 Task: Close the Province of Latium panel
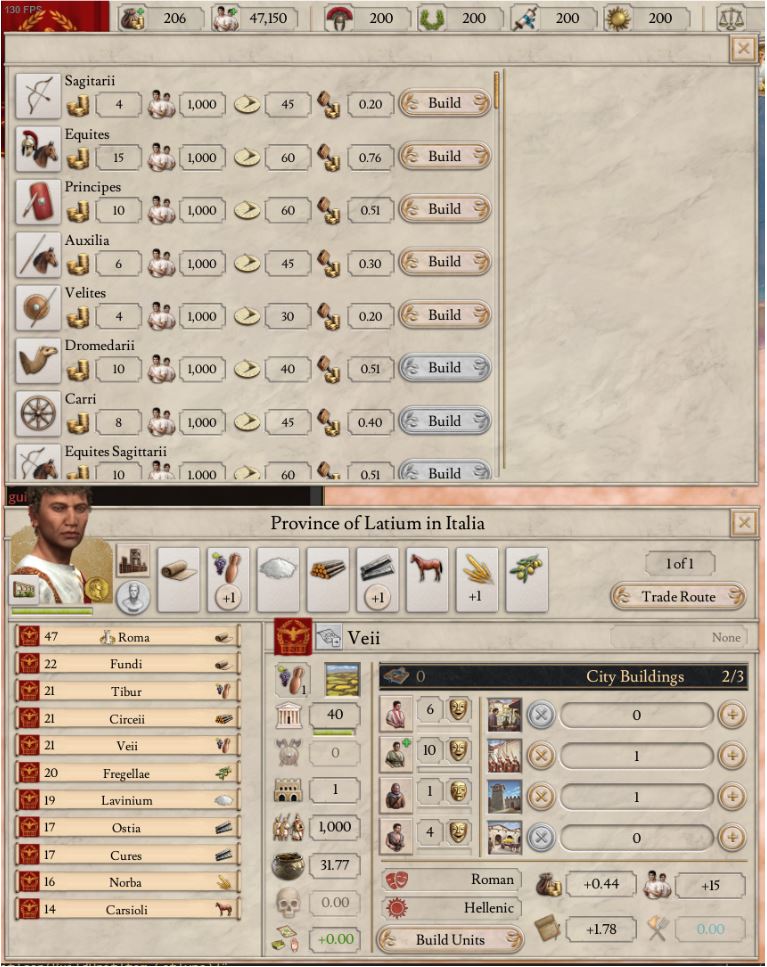(x=743, y=523)
